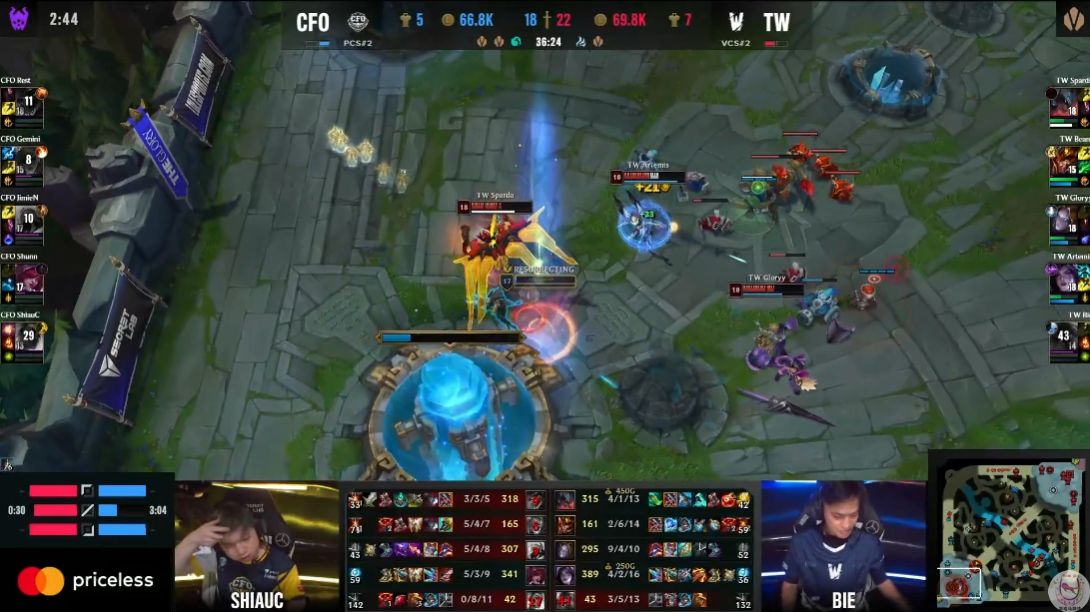Select TW Glory's champion portrait
The width and height of the screenshot is (1090, 612).
tap(1069, 222)
